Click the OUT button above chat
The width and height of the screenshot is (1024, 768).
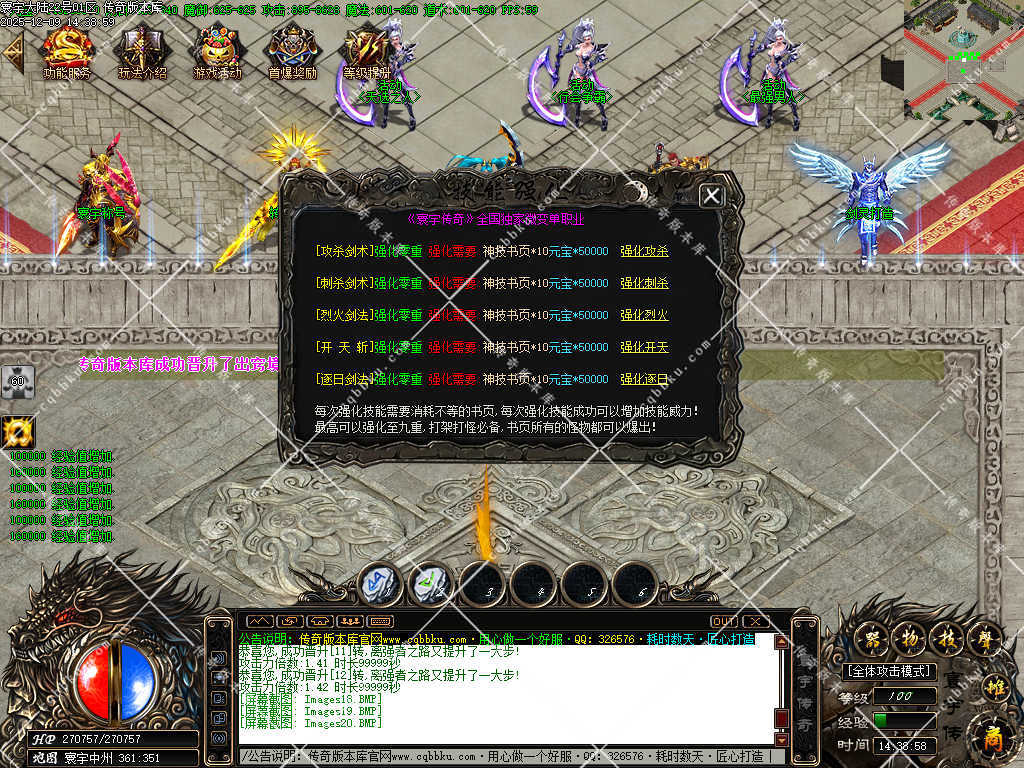click(723, 621)
